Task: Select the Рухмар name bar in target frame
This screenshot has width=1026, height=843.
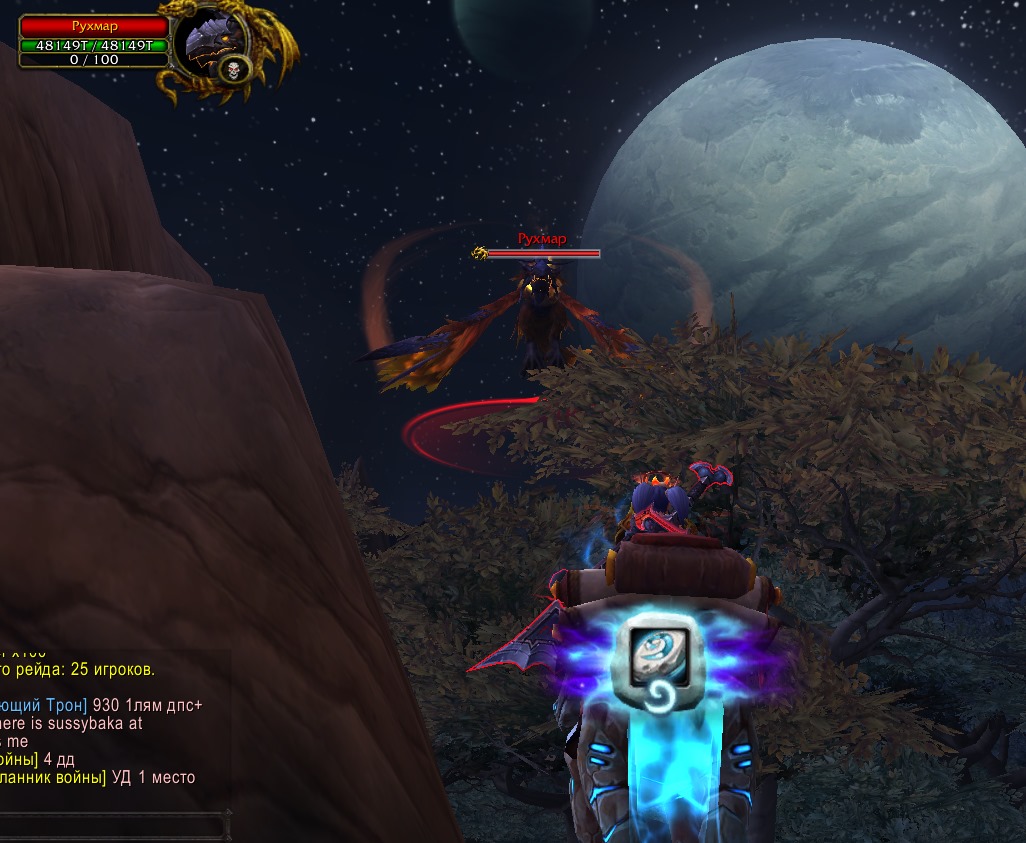Action: (94, 26)
